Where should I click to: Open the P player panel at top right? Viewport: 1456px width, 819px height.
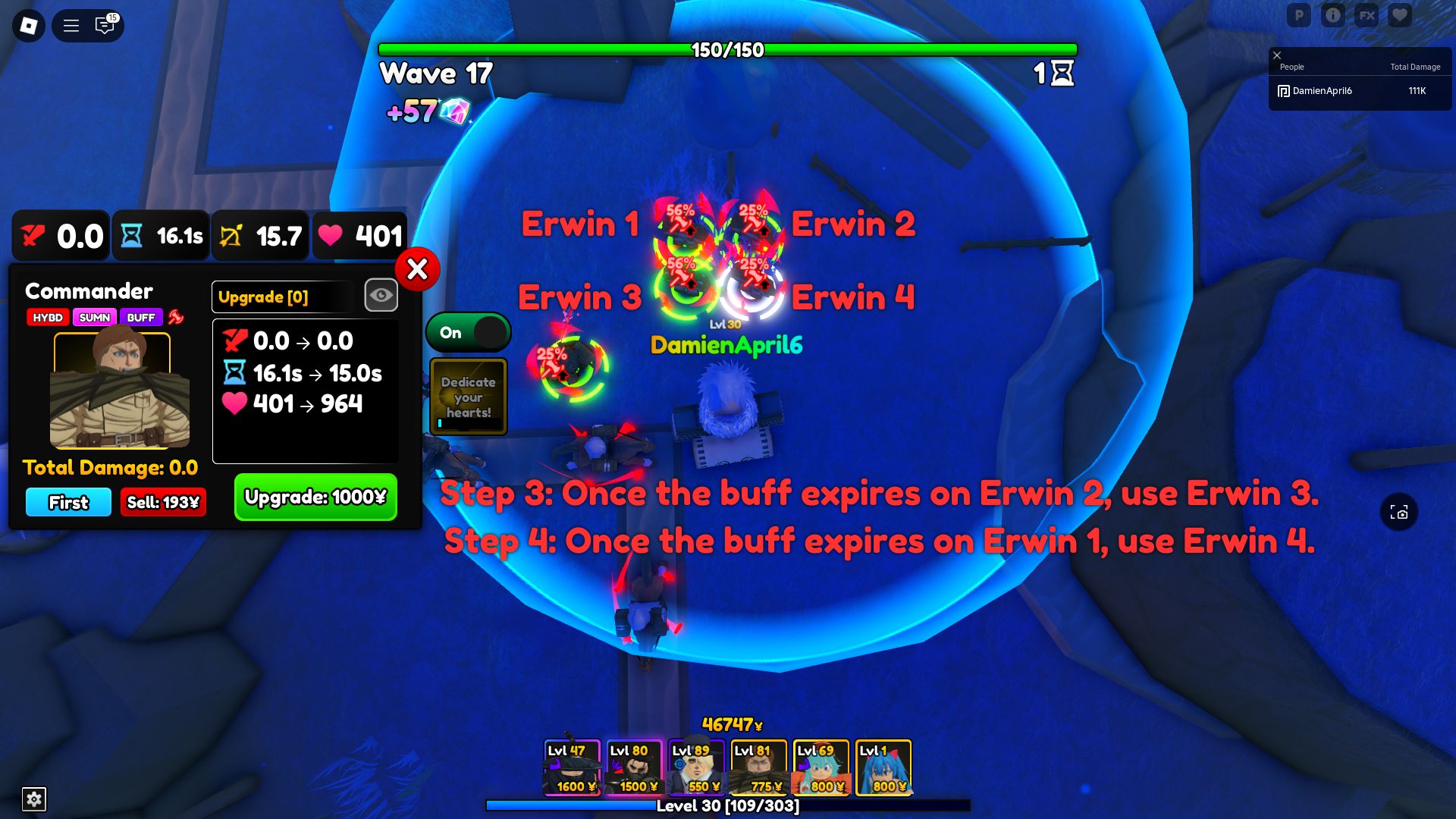(x=1300, y=14)
